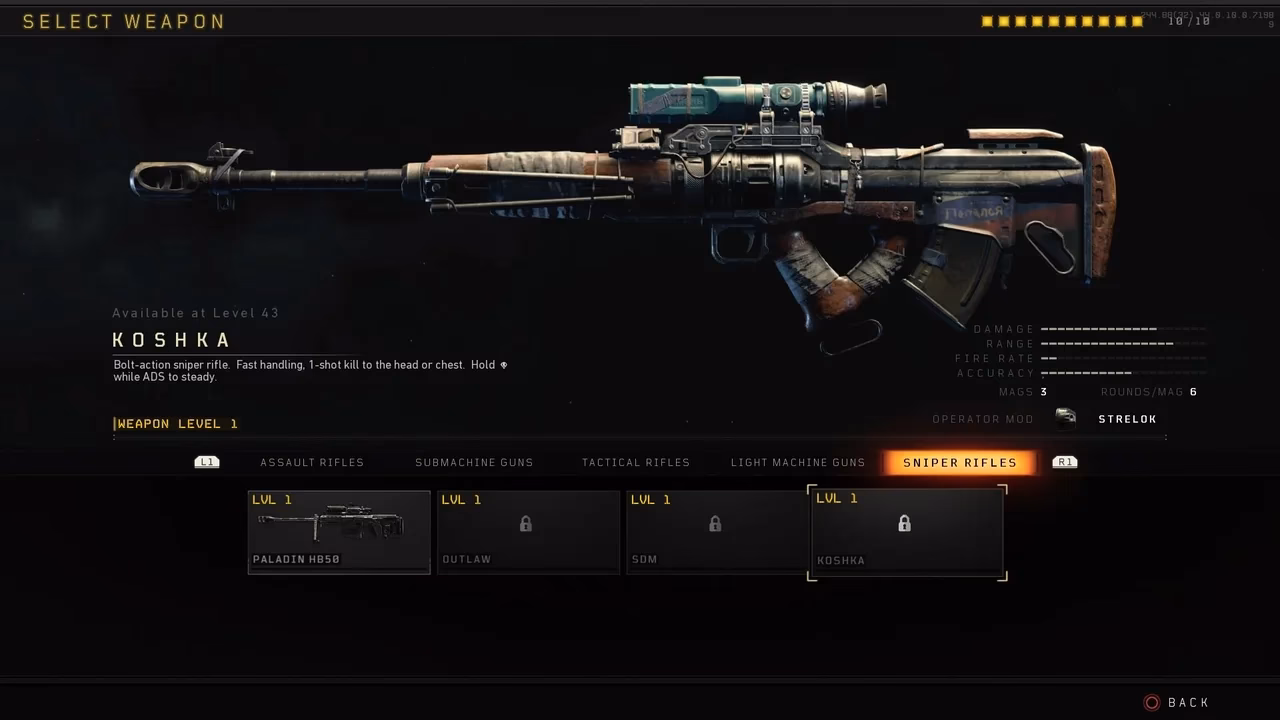Select the Strelok operator mod helmet icon

click(x=1066, y=419)
